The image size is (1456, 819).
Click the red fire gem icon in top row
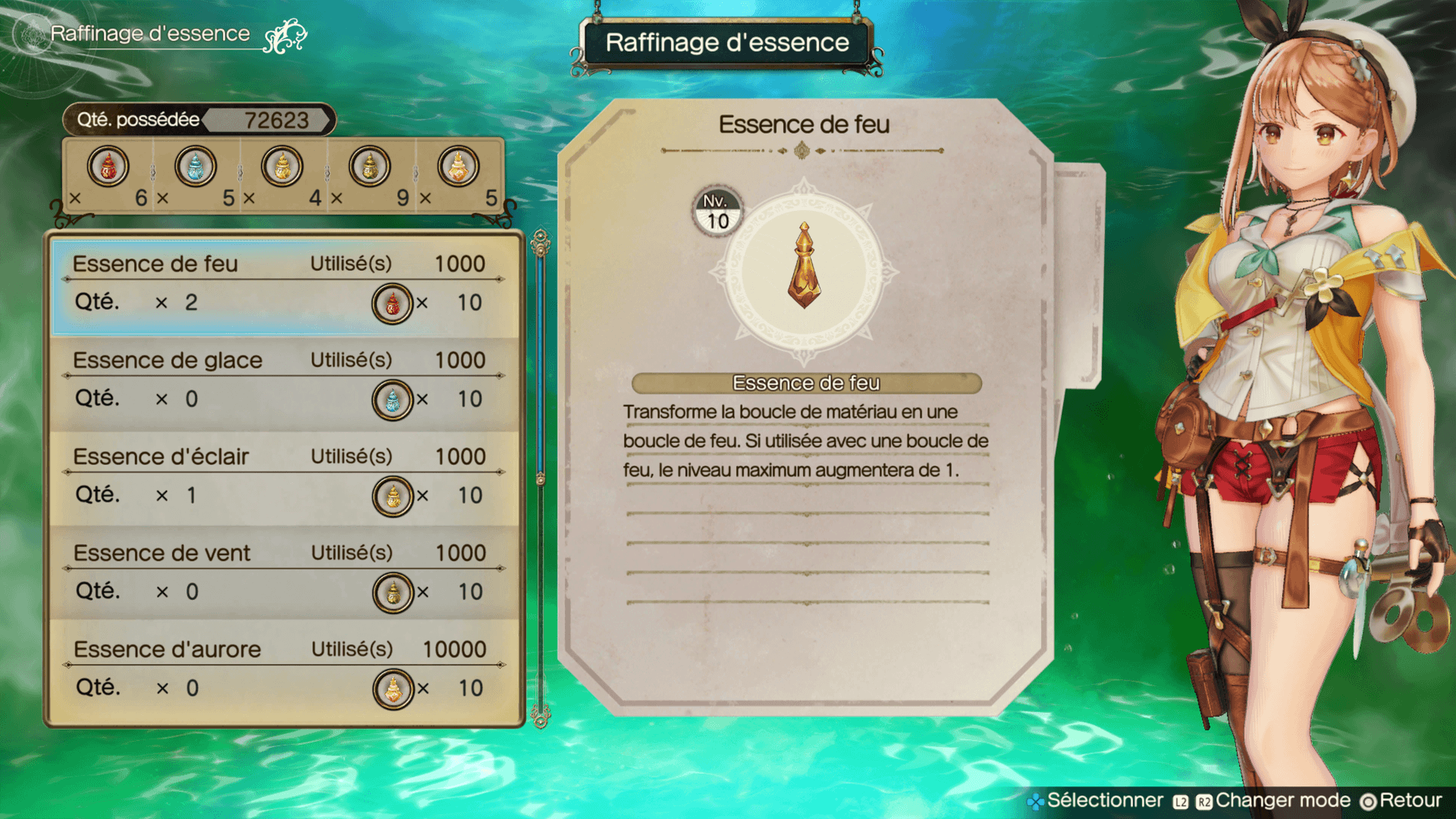108,167
